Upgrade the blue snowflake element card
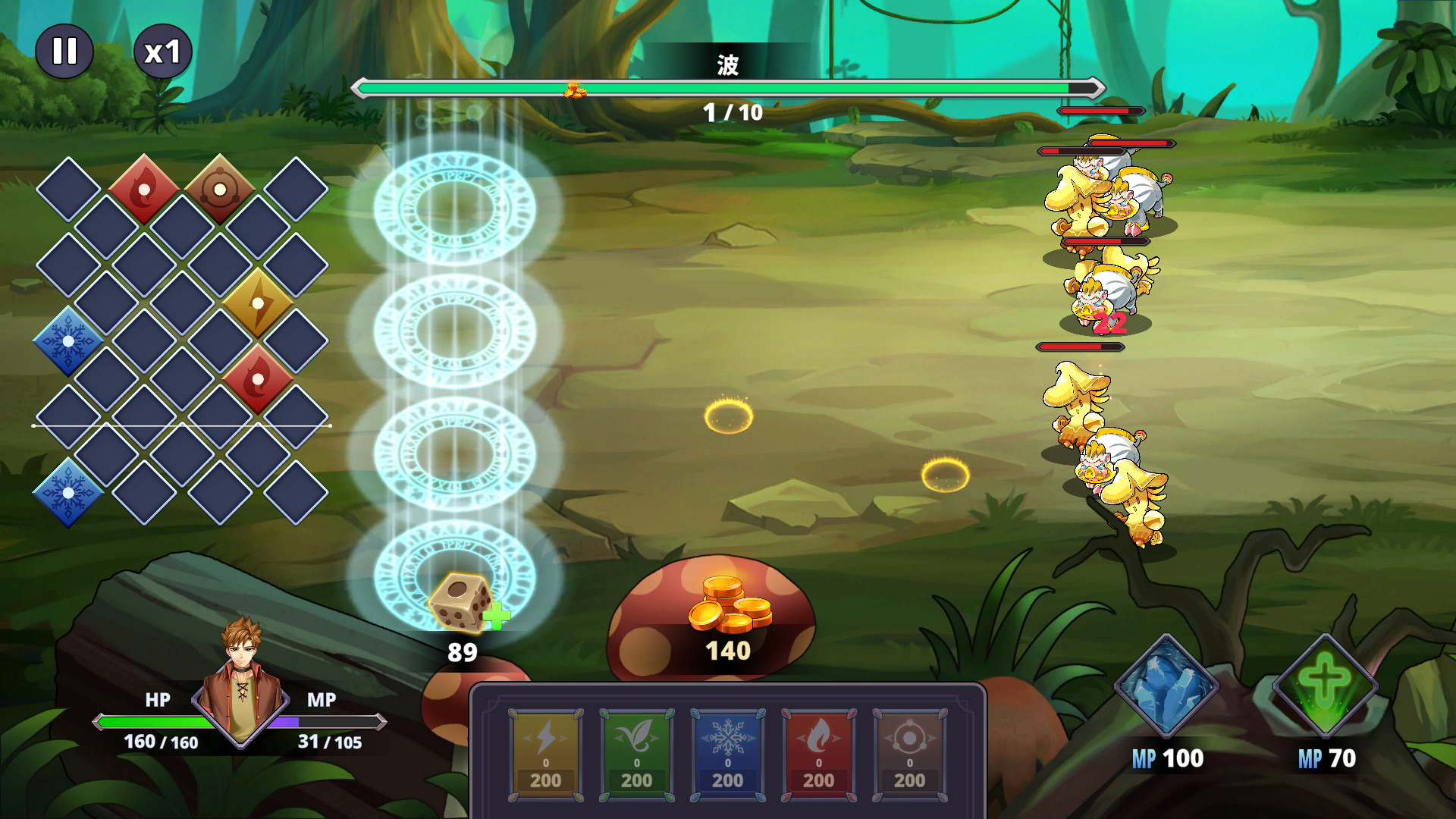Viewport: 1456px width, 819px height. 727,755
